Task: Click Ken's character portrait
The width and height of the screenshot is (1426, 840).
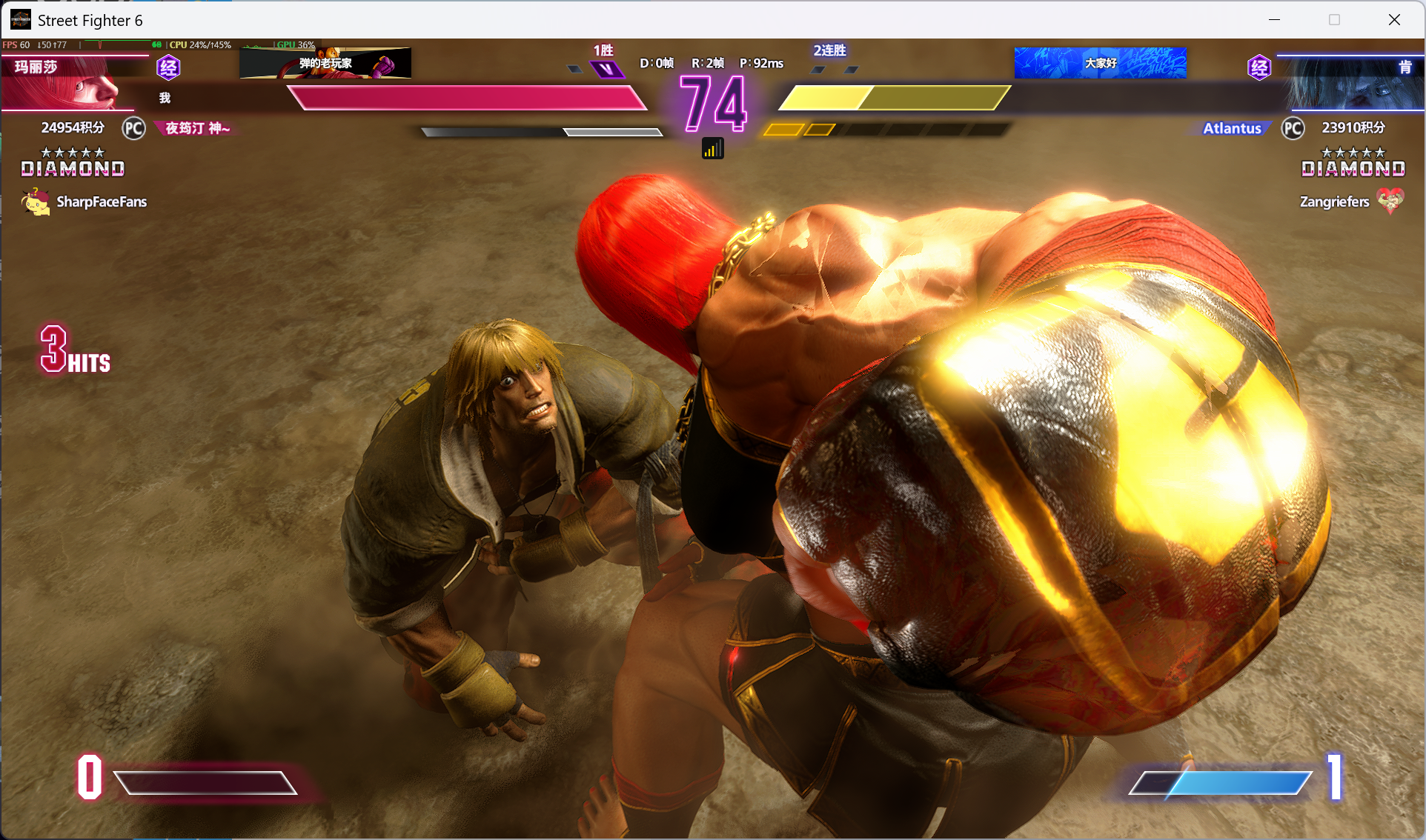Action: tap(1353, 83)
